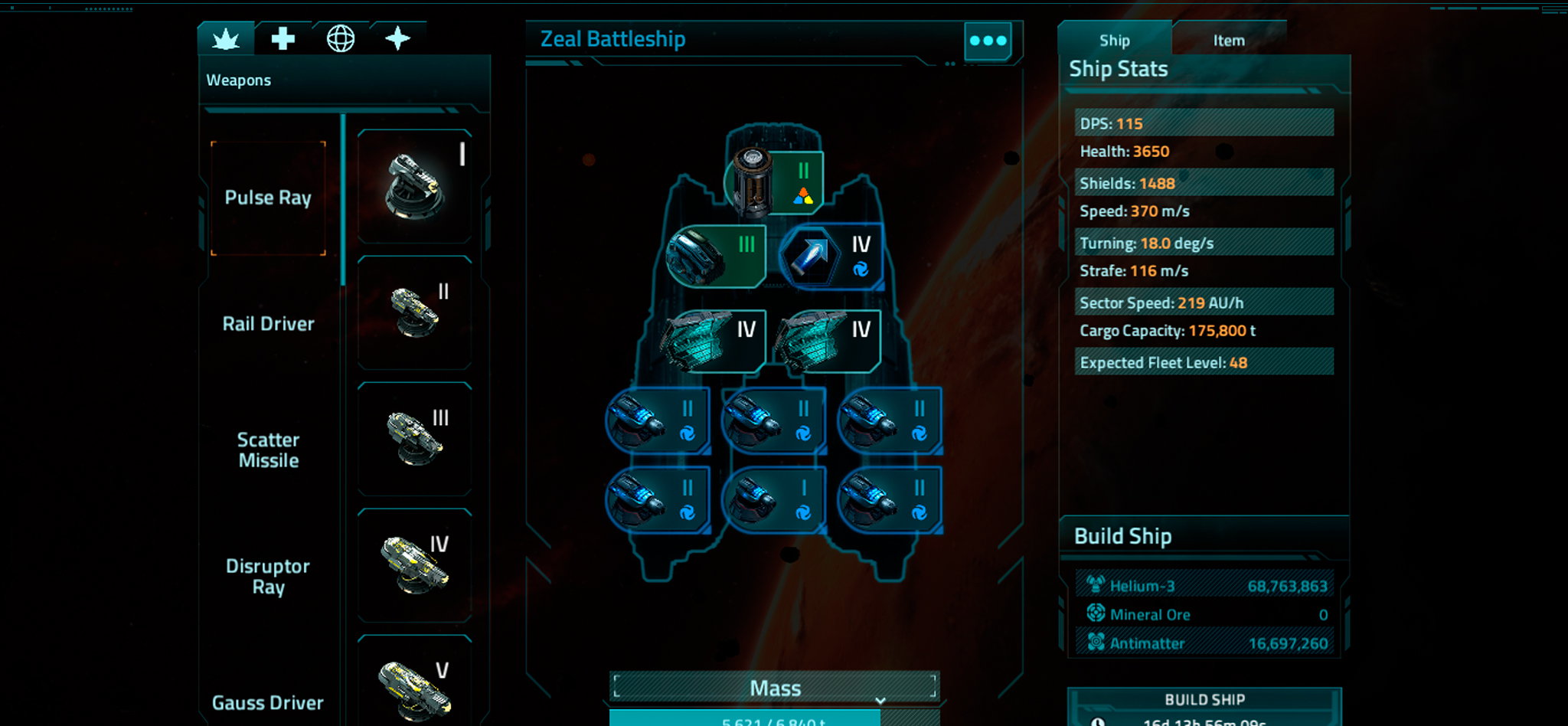The height and width of the screenshot is (726, 1568).
Task: Show the Ship stats tab
Action: (1114, 41)
